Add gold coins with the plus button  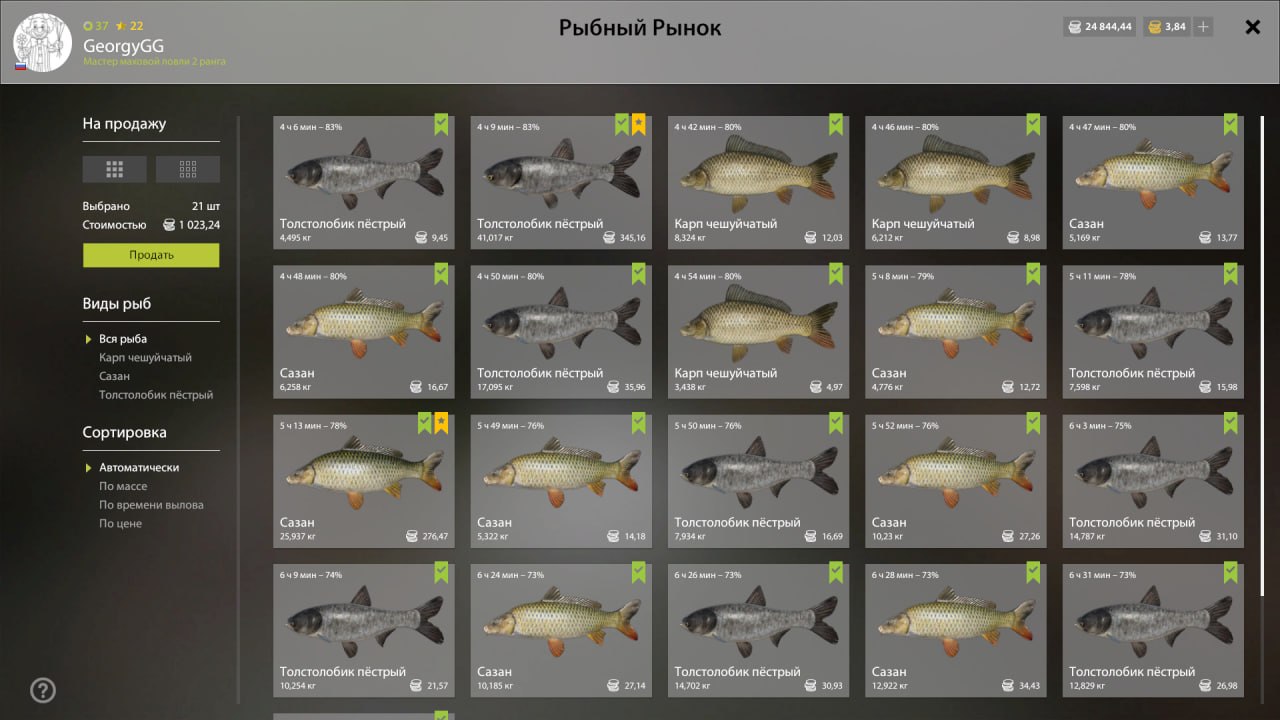1203,27
